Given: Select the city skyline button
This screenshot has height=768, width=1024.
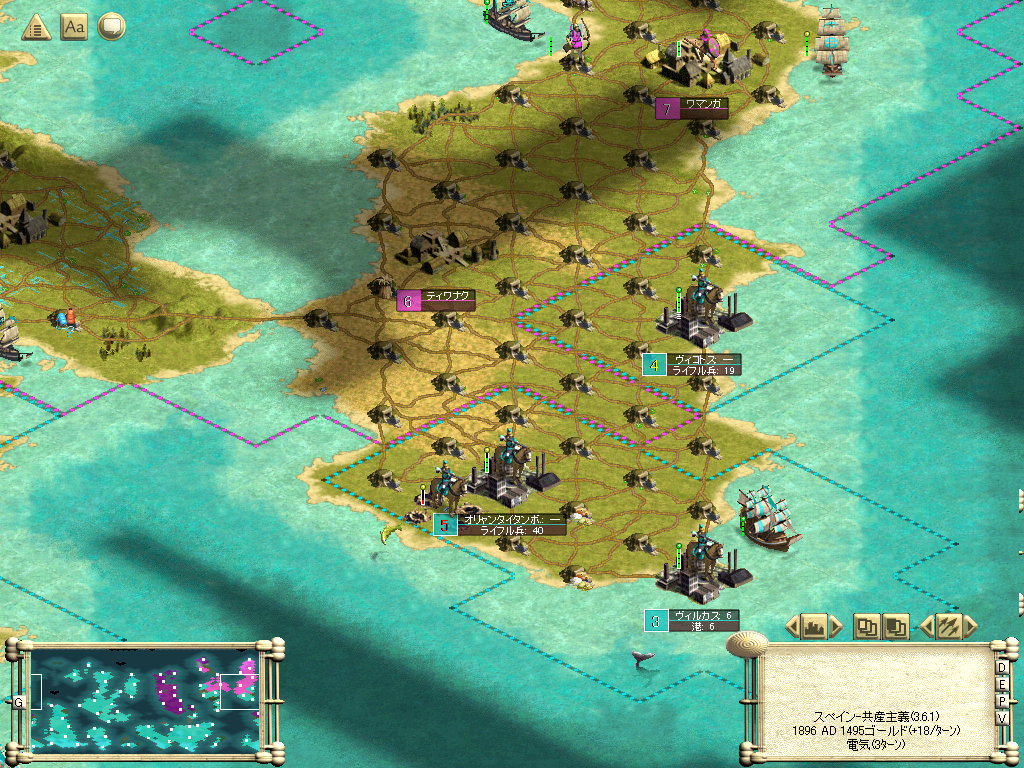Looking at the screenshot, I should pos(813,627).
